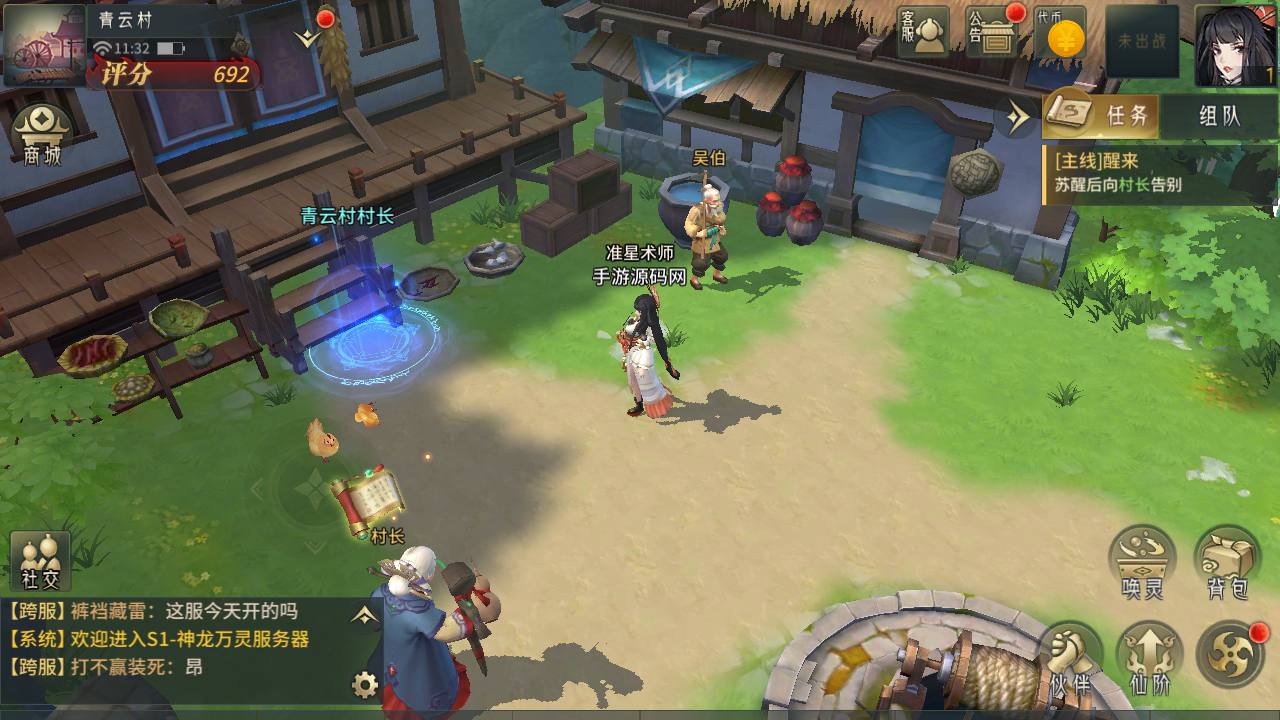Open 客服 customer service
The height and width of the screenshot is (720, 1280).
point(922,33)
